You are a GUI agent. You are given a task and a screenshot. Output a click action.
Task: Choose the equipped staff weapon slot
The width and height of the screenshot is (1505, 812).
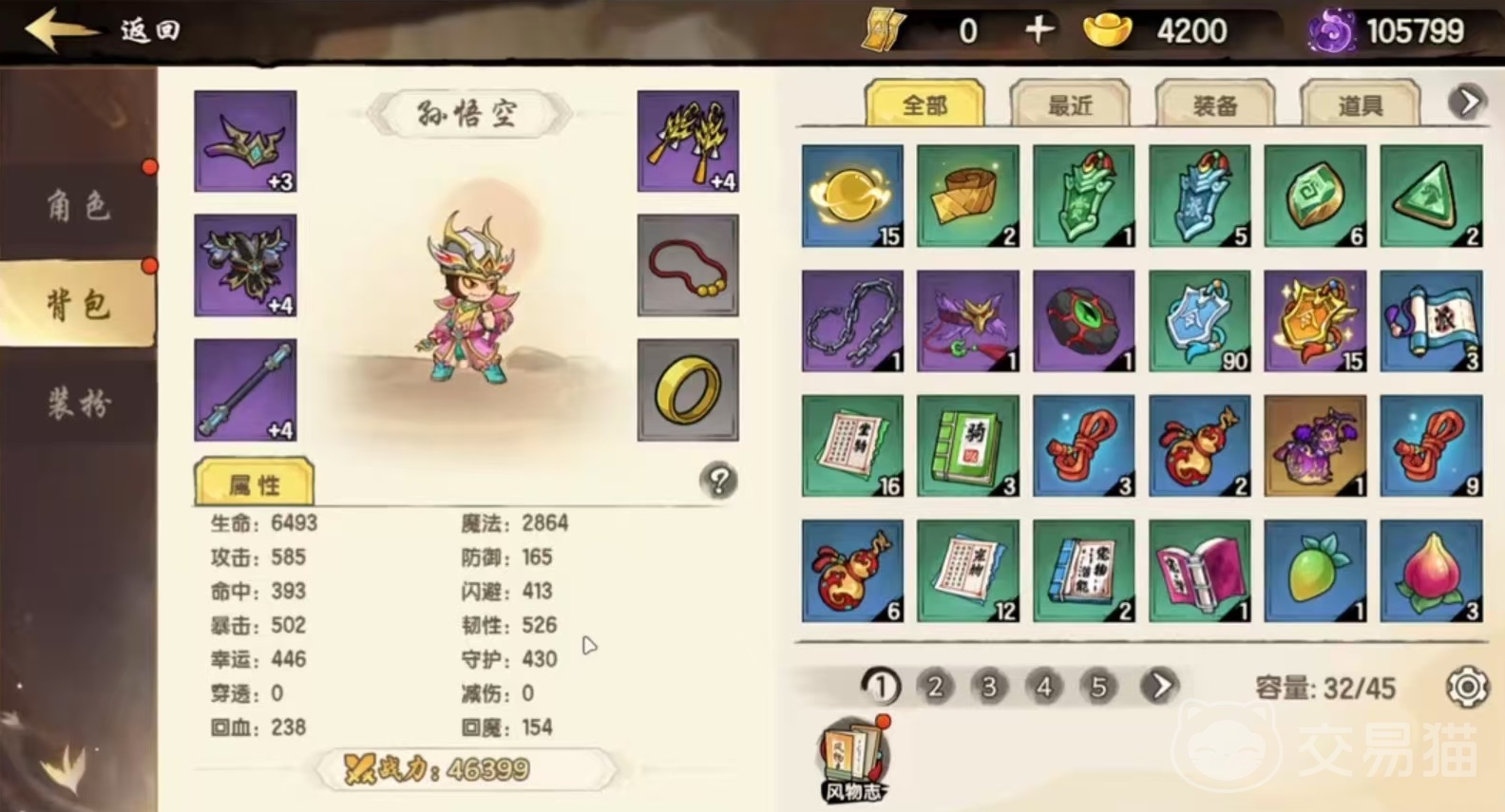point(245,389)
